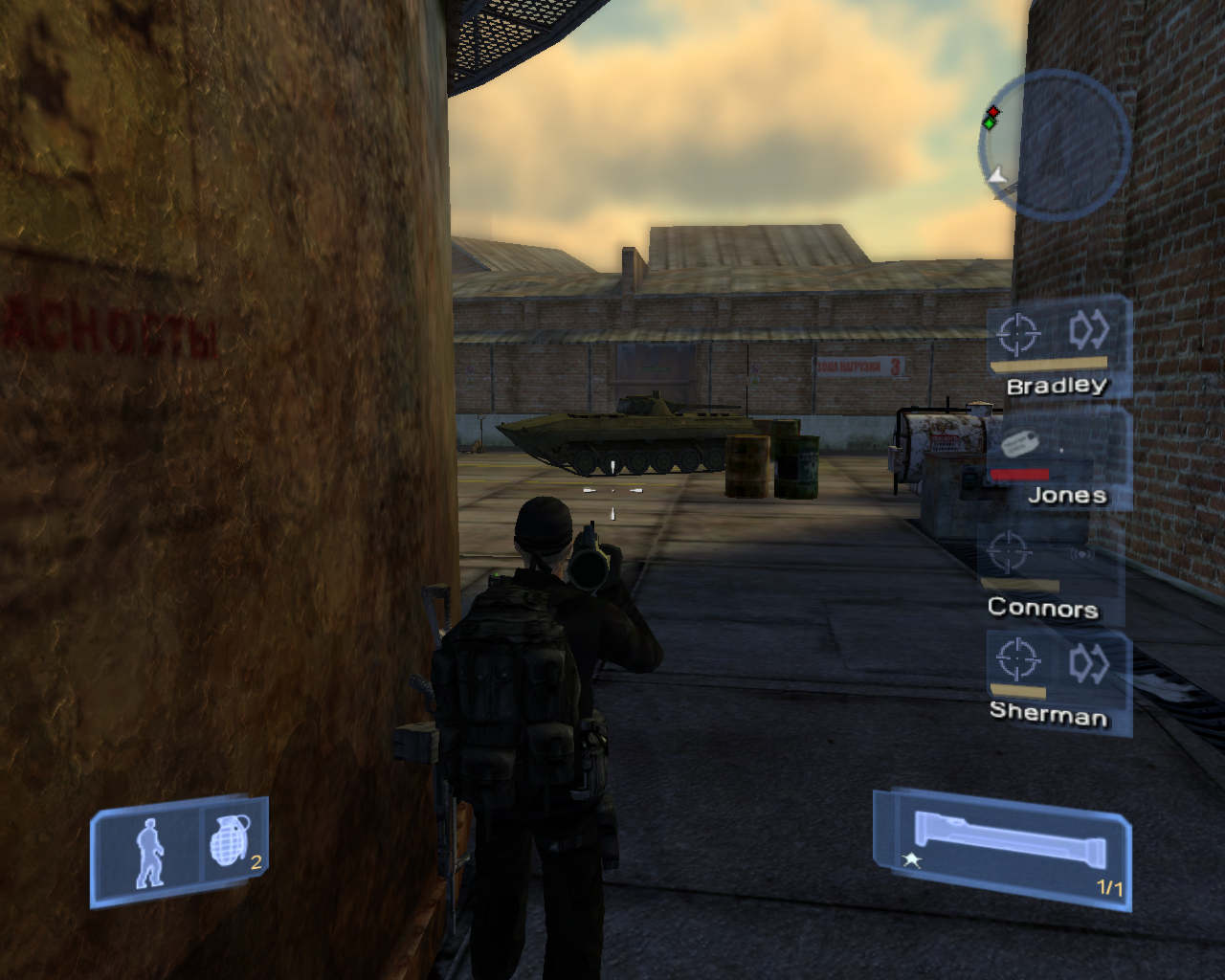The height and width of the screenshot is (980, 1225).
Task: Click the circular radar minimap
Action: (x=1055, y=143)
